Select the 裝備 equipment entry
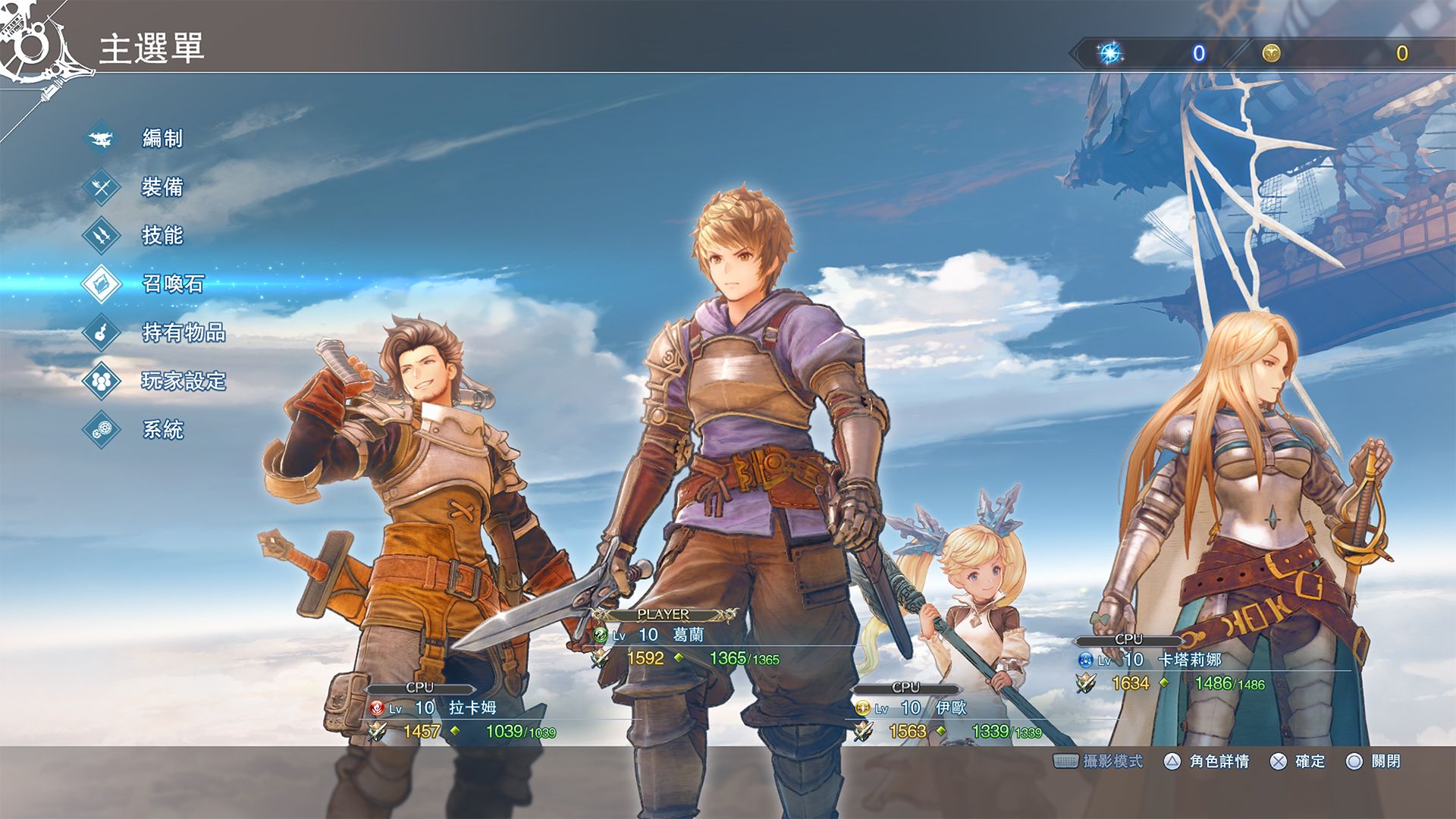The image size is (1456, 819). 162,187
